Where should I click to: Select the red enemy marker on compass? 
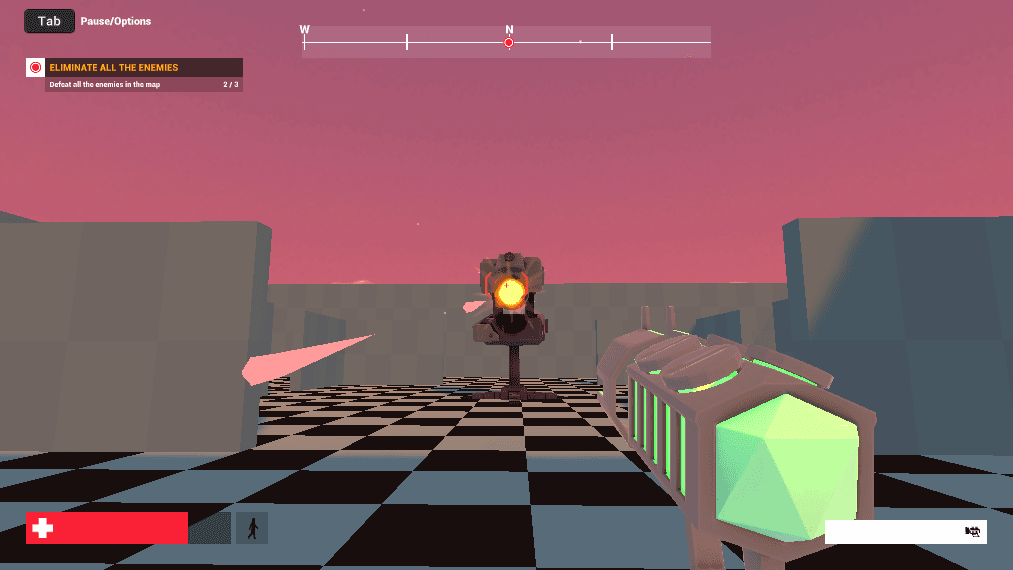[x=509, y=43]
